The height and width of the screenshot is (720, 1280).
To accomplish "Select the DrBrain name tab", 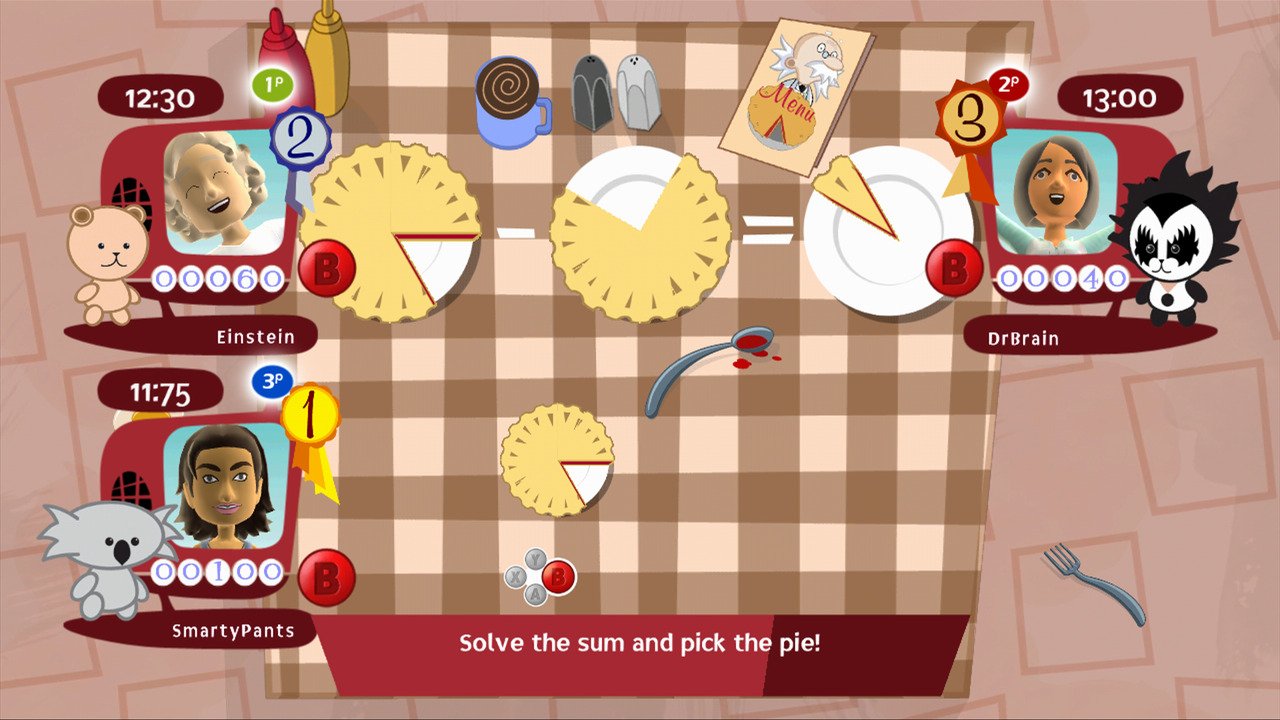I will (1024, 338).
